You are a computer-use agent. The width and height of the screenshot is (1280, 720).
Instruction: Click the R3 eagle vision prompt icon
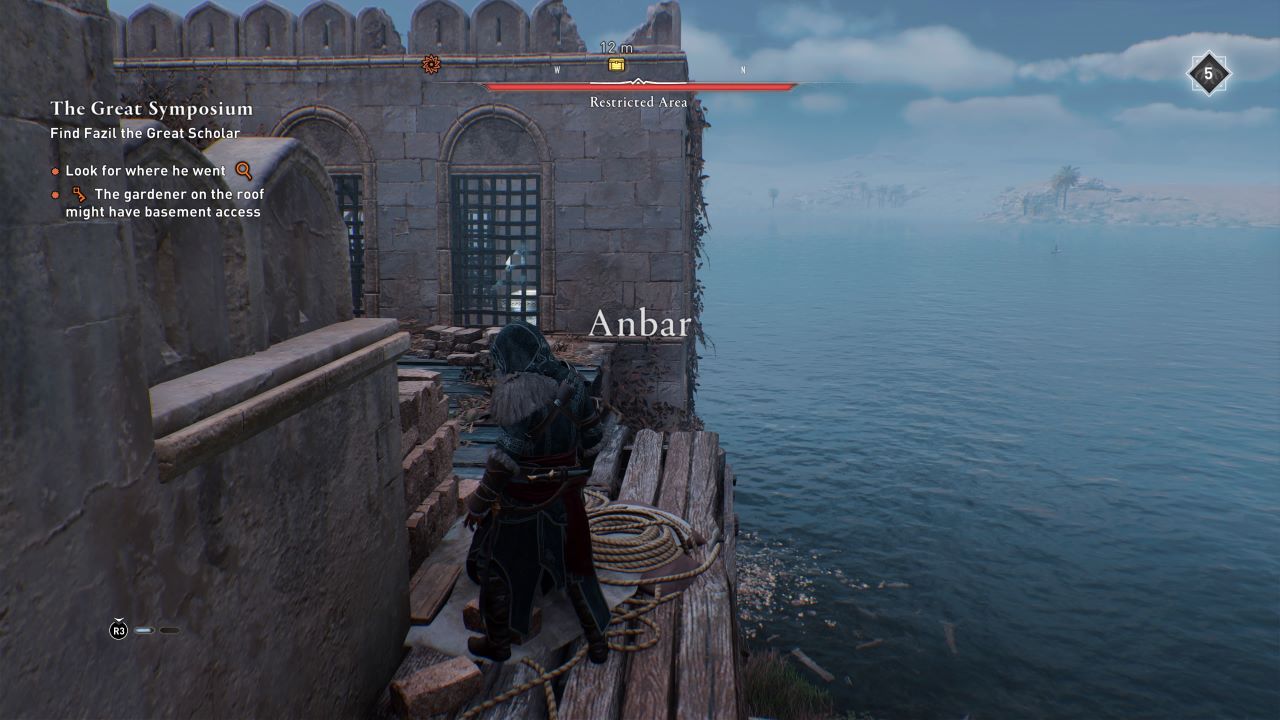click(x=118, y=630)
